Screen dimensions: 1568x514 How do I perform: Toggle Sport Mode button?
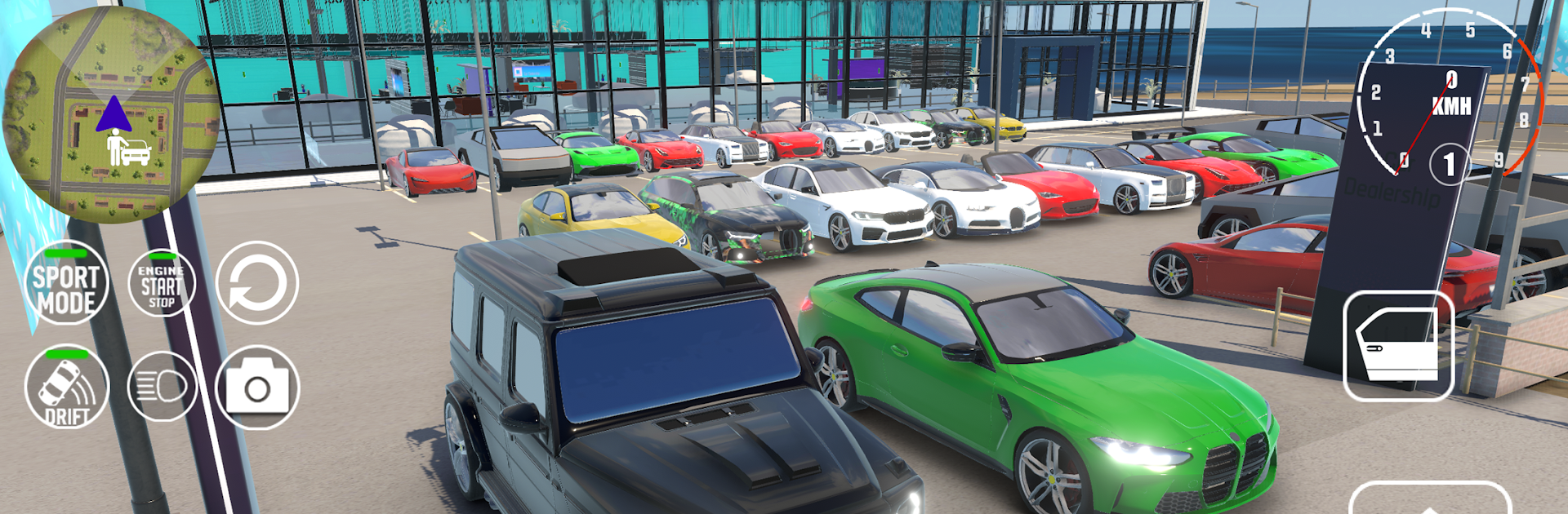pyautogui.click(x=66, y=284)
